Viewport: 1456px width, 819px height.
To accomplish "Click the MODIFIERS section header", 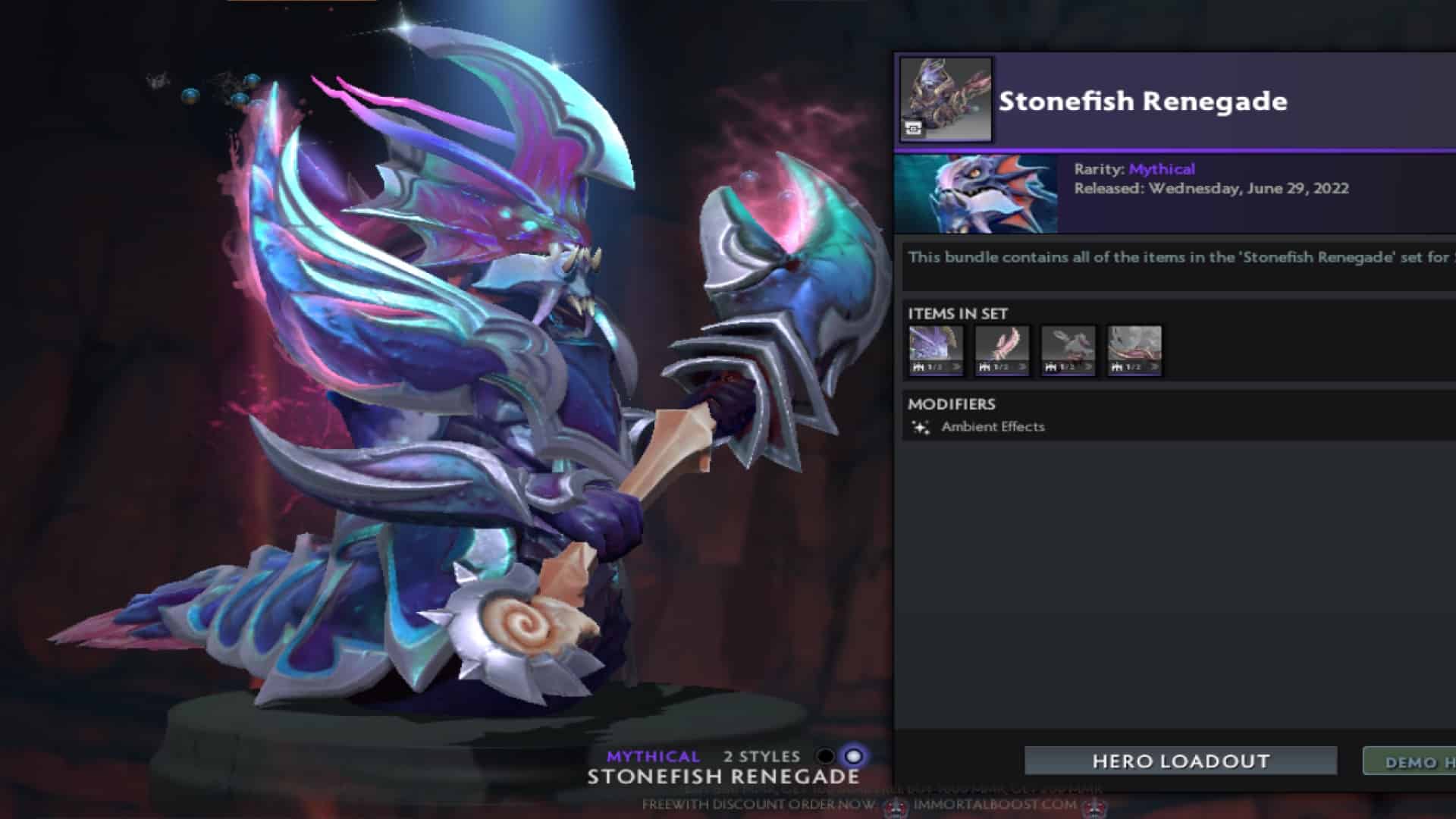I will (x=952, y=405).
